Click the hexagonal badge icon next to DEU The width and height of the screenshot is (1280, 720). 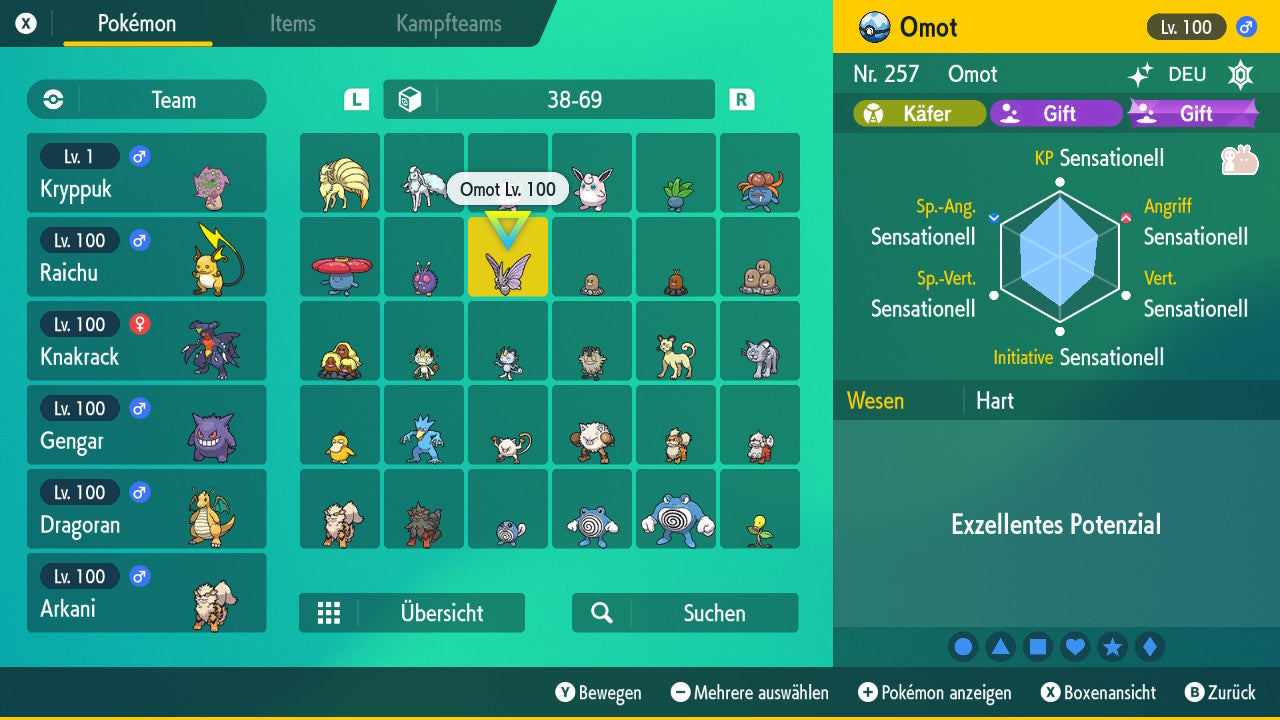tap(1240, 75)
